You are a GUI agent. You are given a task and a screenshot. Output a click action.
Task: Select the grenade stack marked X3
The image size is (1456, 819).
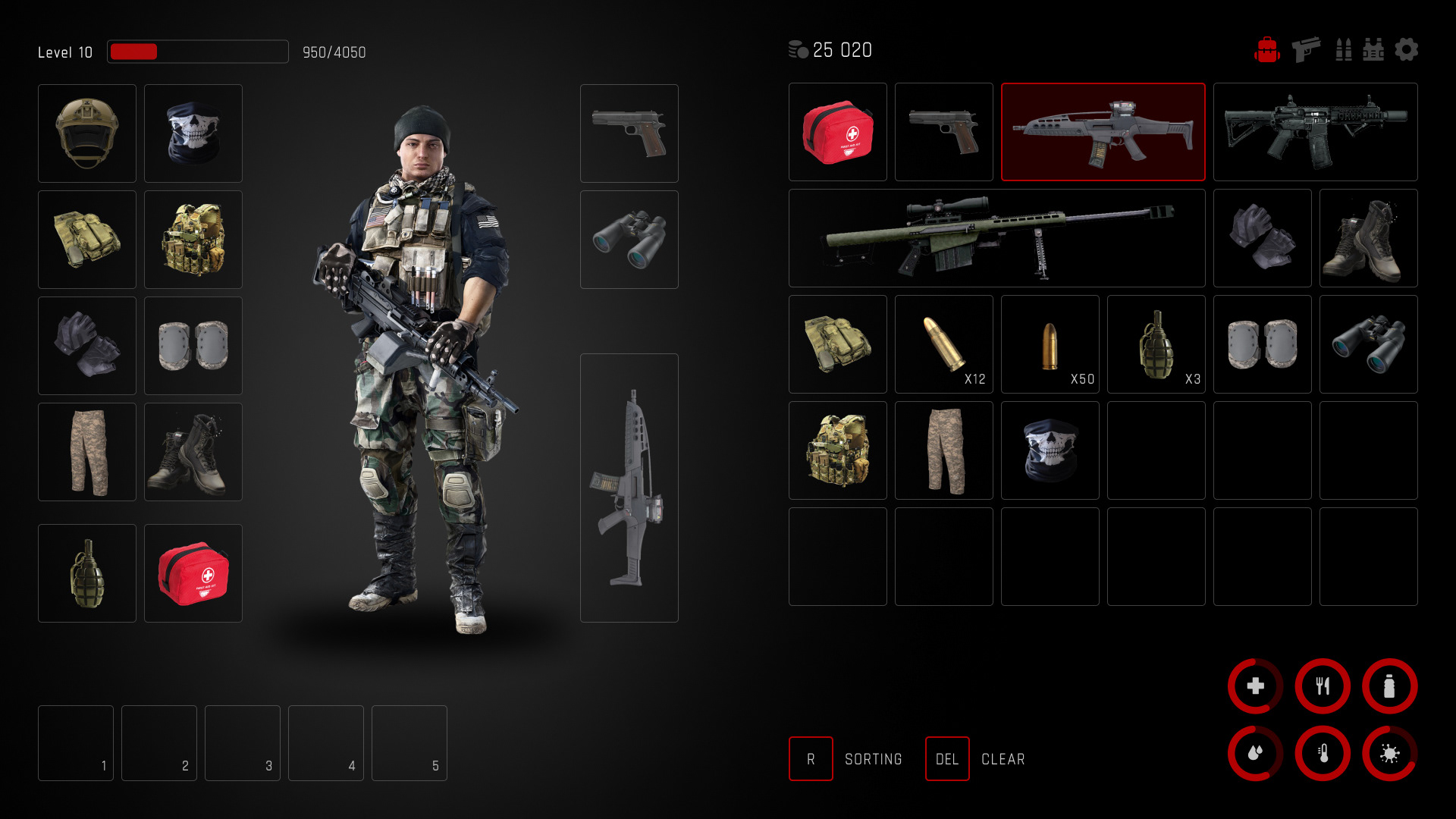[x=1156, y=344]
